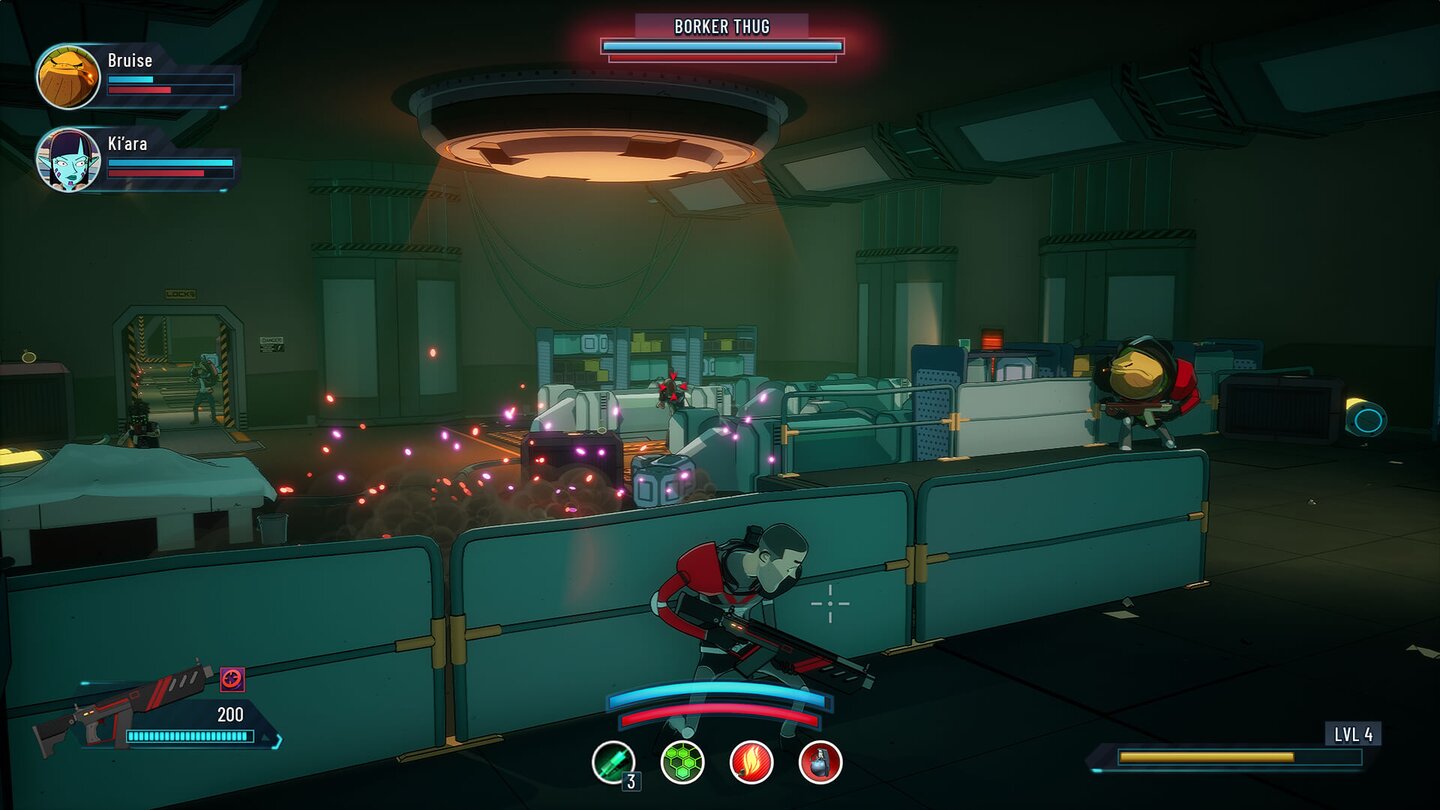Throw a grenade using the grenade icon
1440x810 pixels.
820,762
